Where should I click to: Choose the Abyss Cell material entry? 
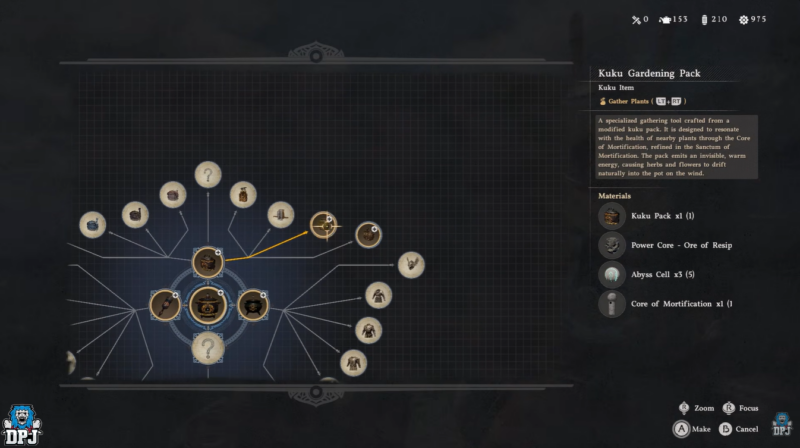[x=660, y=274]
